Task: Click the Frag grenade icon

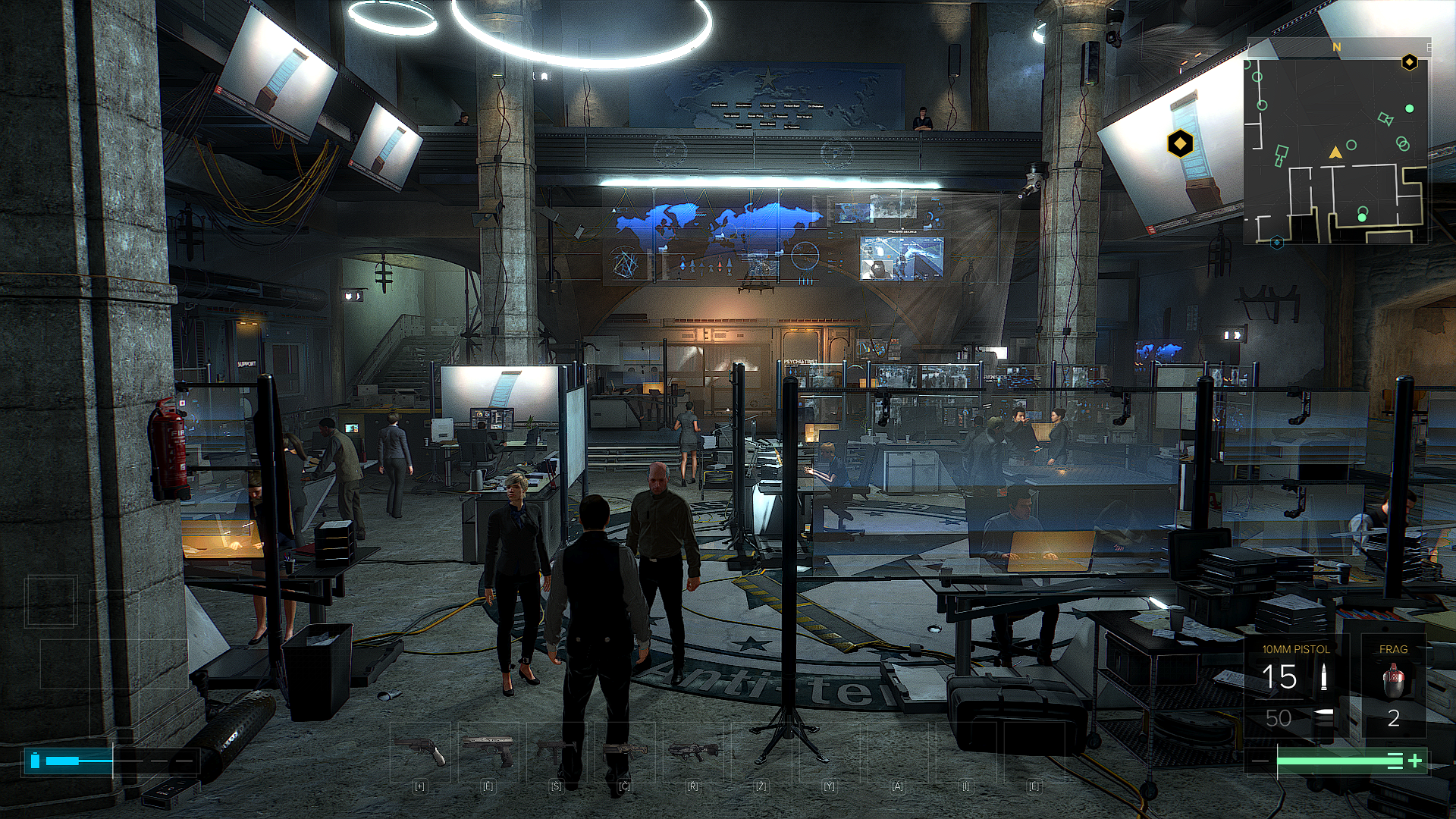Action: pos(1393,680)
